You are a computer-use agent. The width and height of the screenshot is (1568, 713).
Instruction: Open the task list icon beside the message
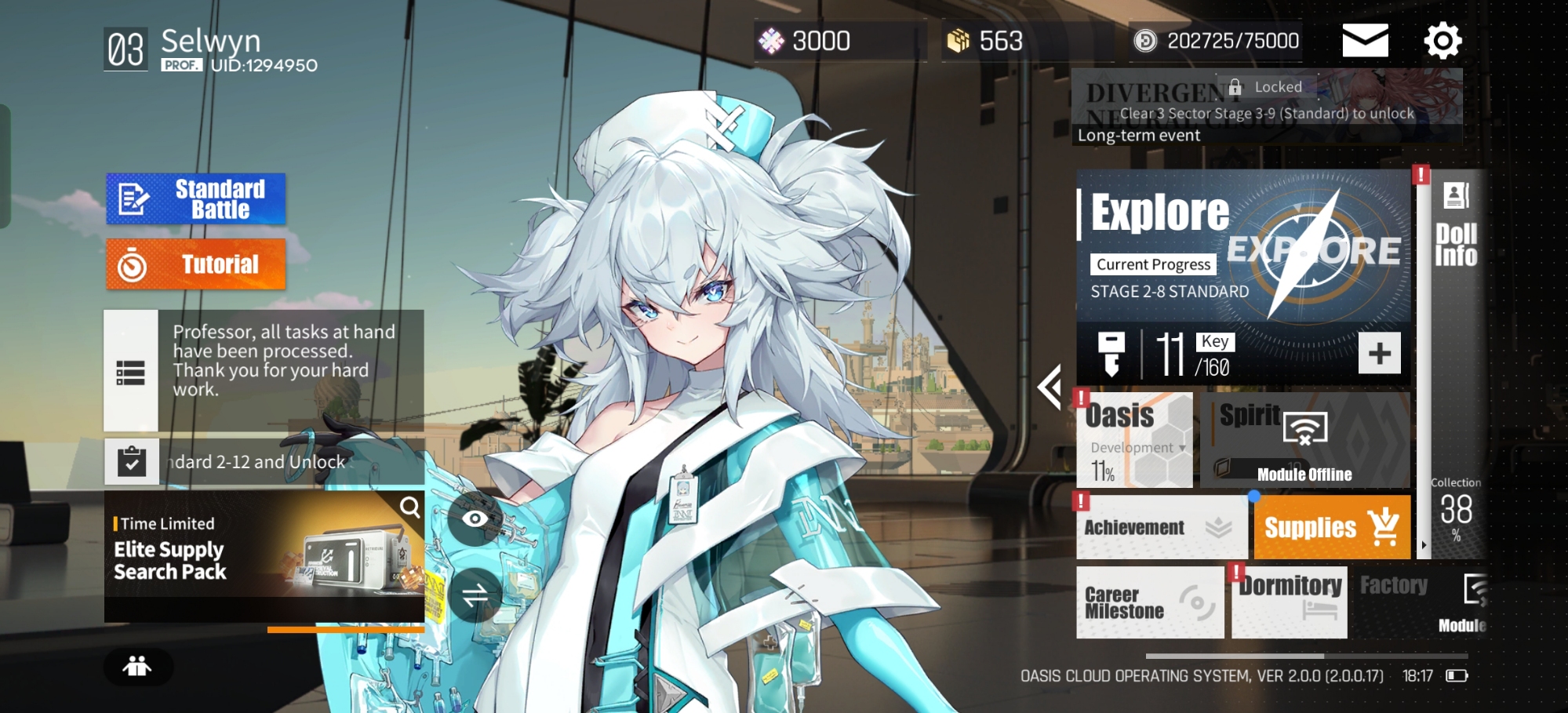(x=131, y=373)
